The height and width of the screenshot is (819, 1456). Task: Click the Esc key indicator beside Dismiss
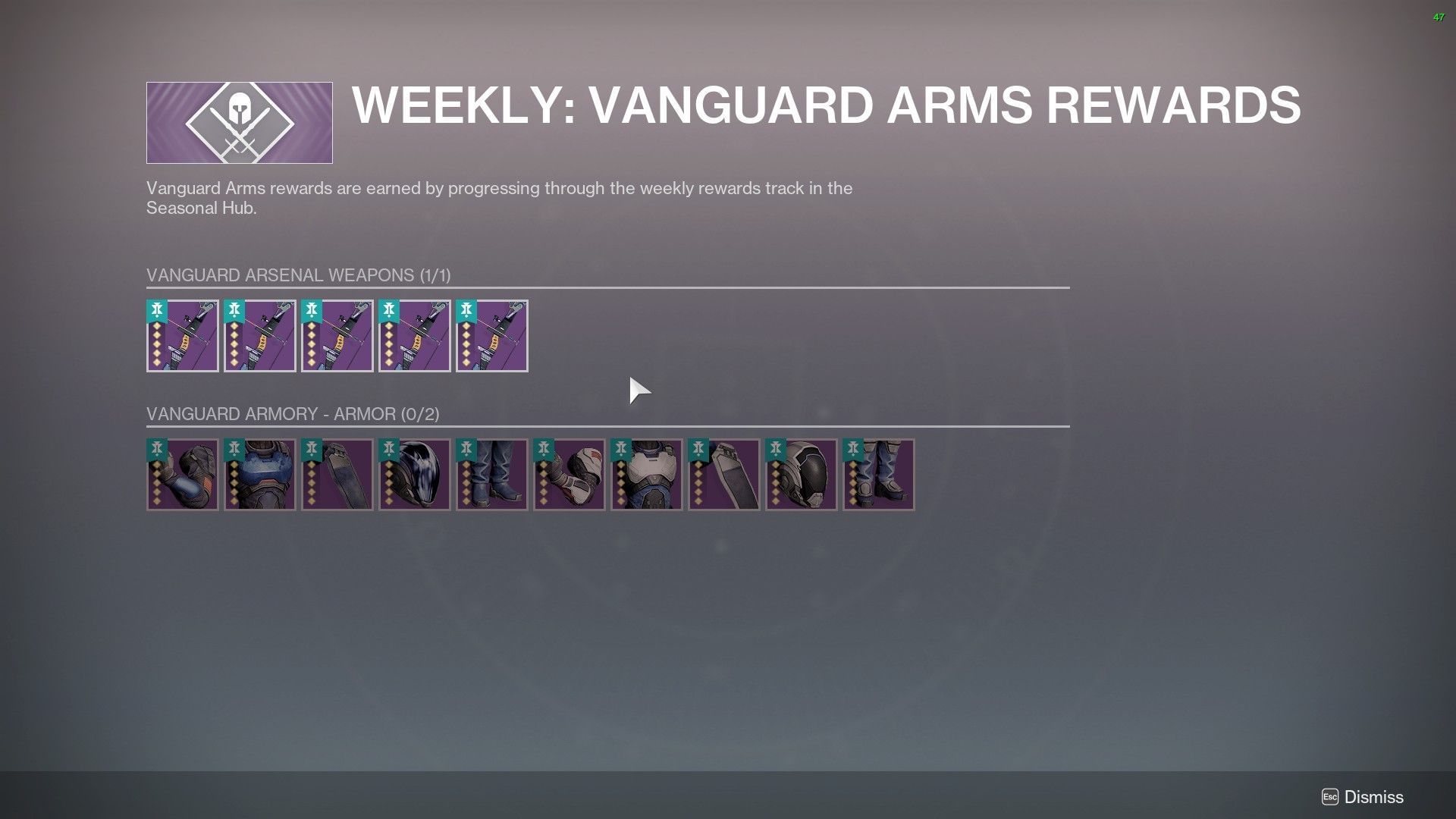point(1329,797)
